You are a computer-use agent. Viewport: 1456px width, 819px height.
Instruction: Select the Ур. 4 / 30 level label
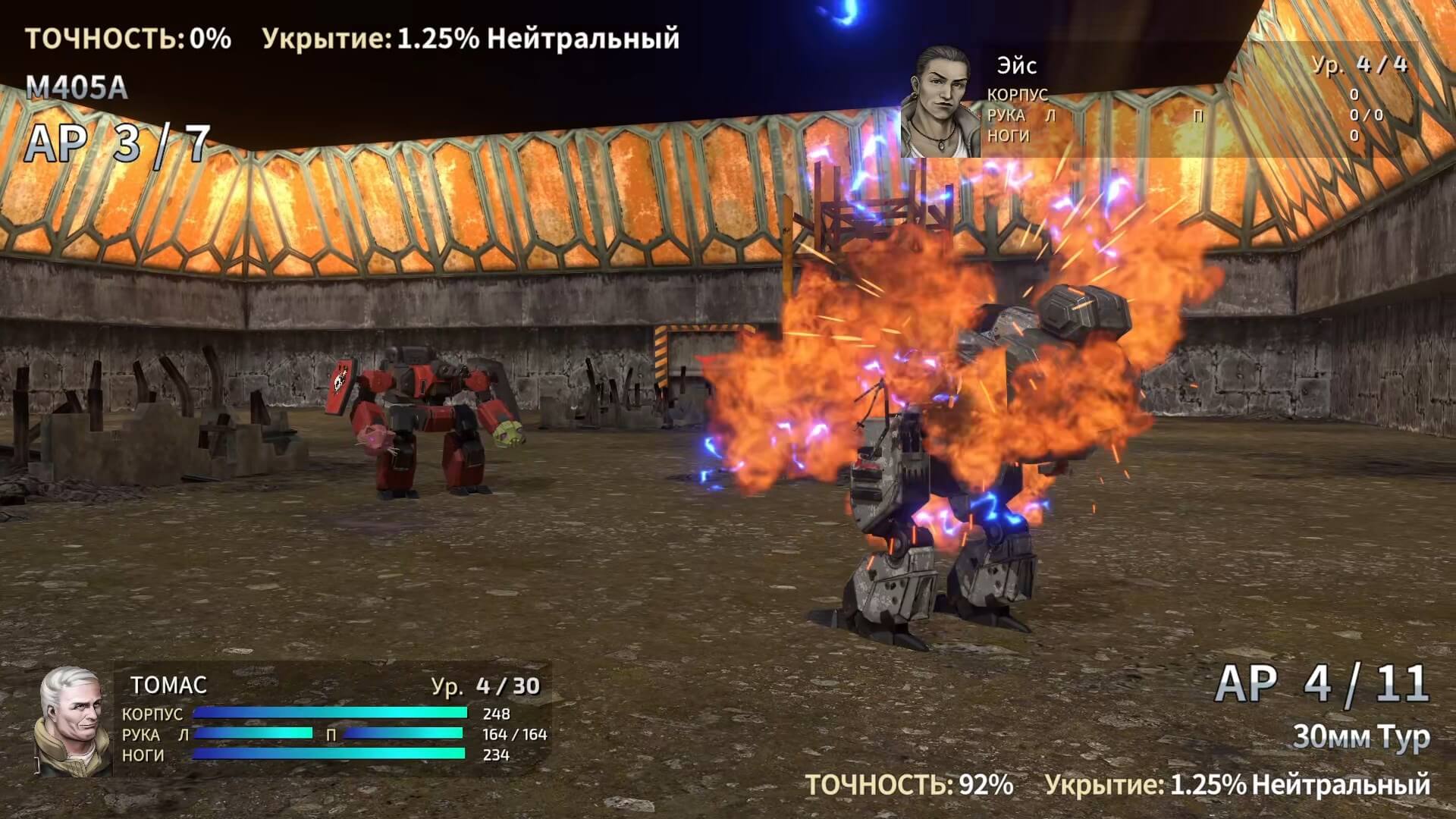(x=485, y=685)
